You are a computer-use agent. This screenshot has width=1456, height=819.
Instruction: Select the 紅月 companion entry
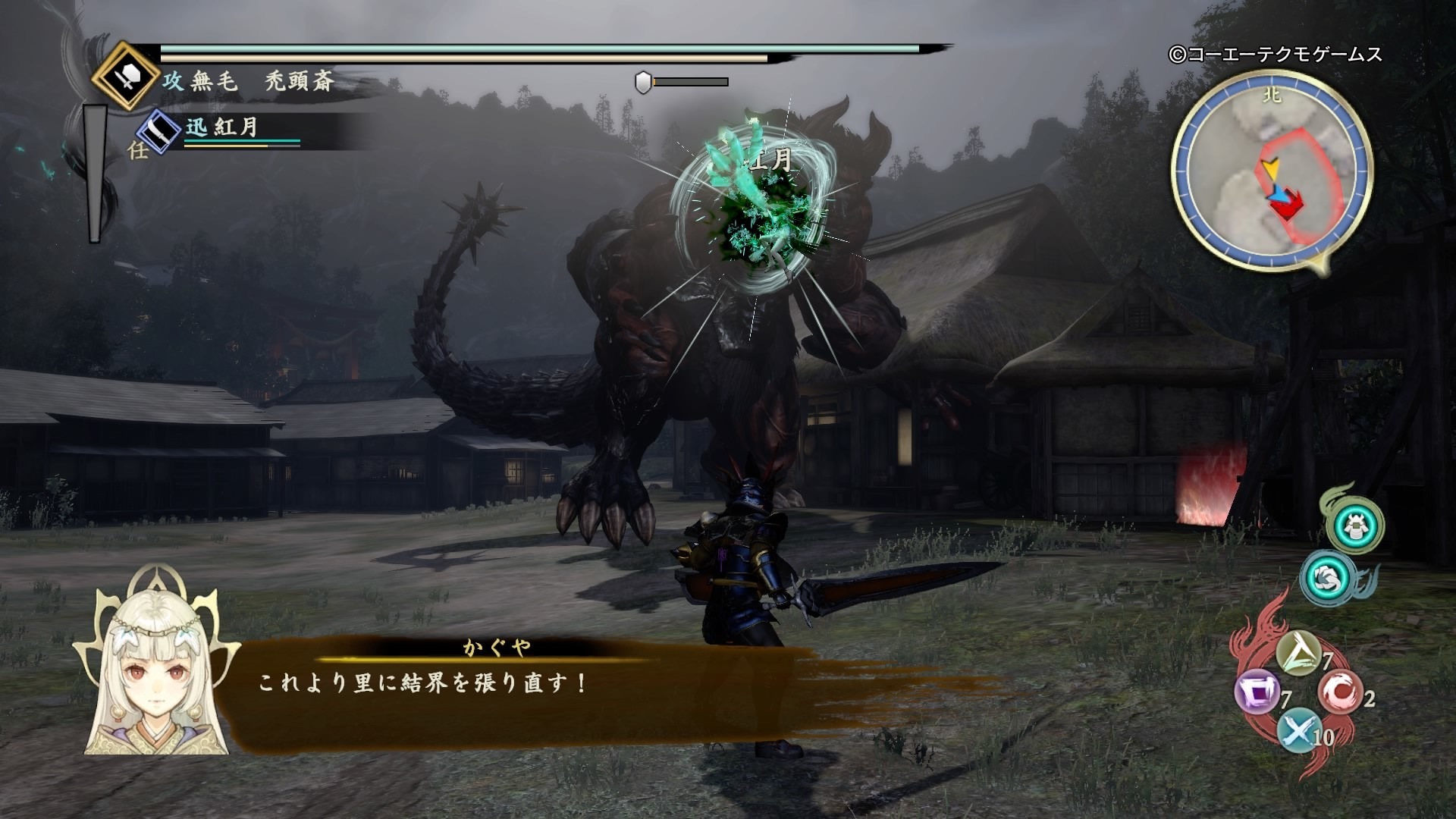point(221,127)
